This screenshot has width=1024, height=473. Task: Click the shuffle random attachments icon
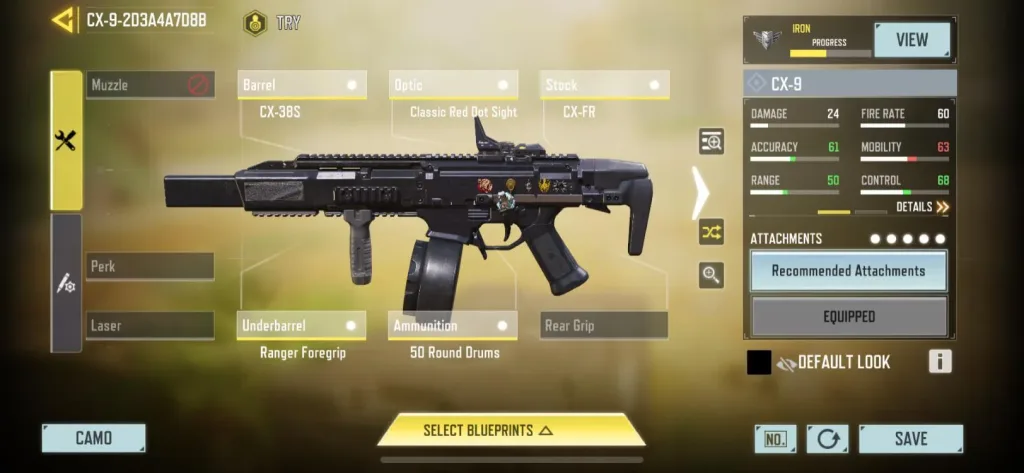[x=711, y=232]
